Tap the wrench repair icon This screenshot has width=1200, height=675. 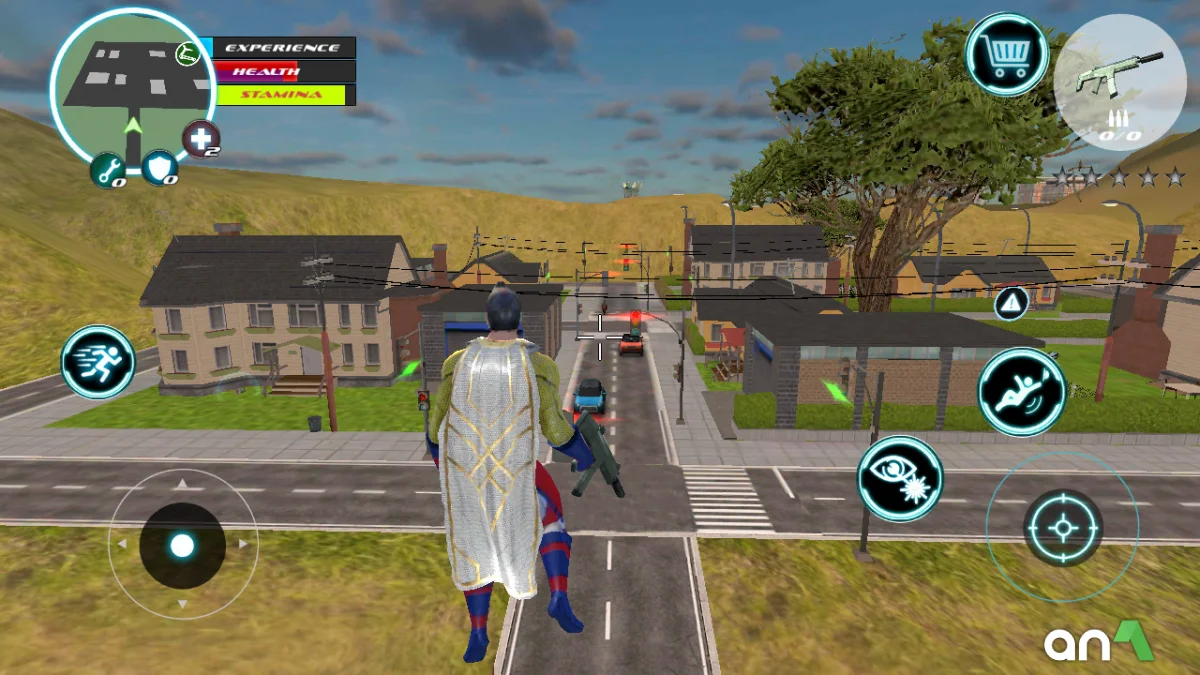coord(108,170)
